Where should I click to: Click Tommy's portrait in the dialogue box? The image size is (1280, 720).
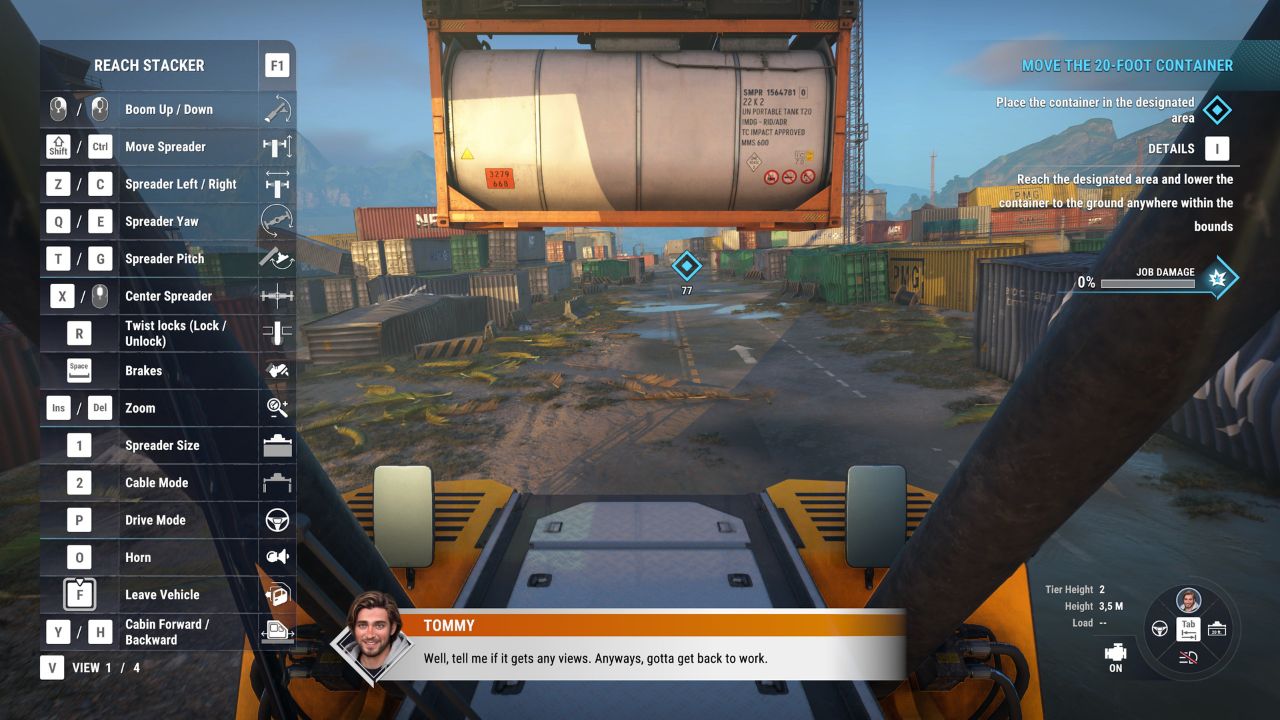pyautogui.click(x=375, y=636)
